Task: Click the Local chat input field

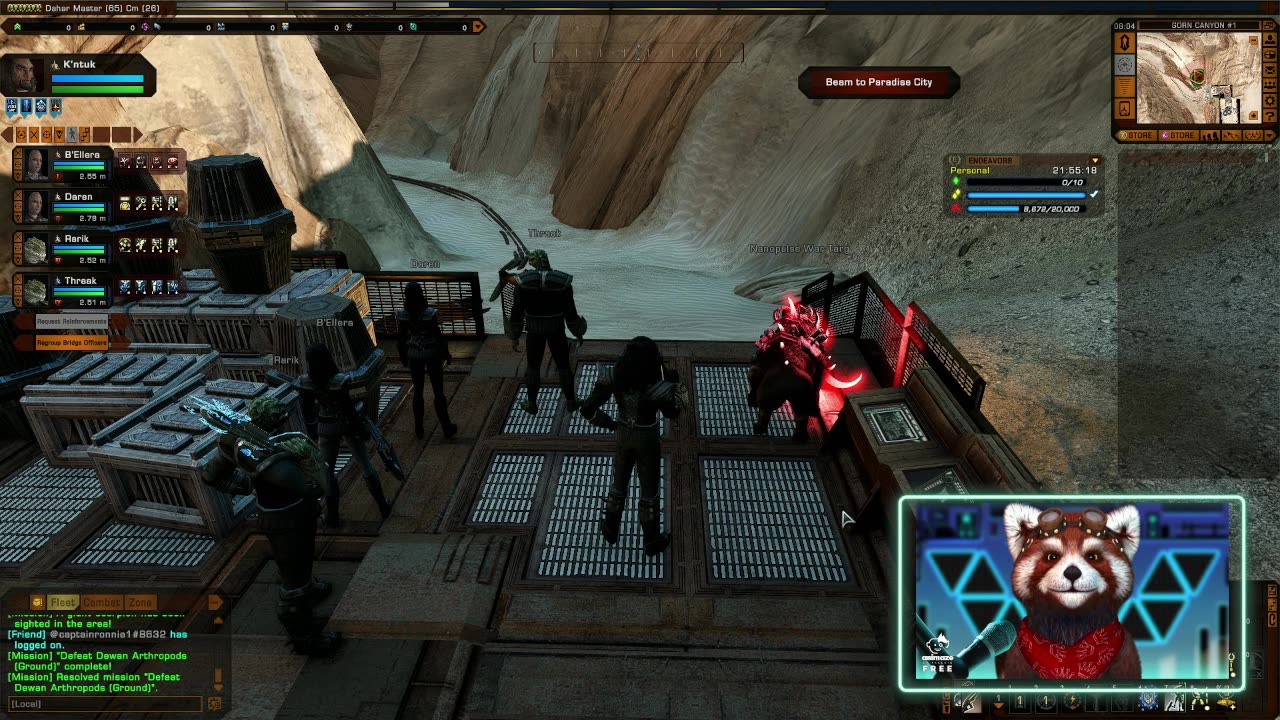Action: pyautogui.click(x=105, y=704)
